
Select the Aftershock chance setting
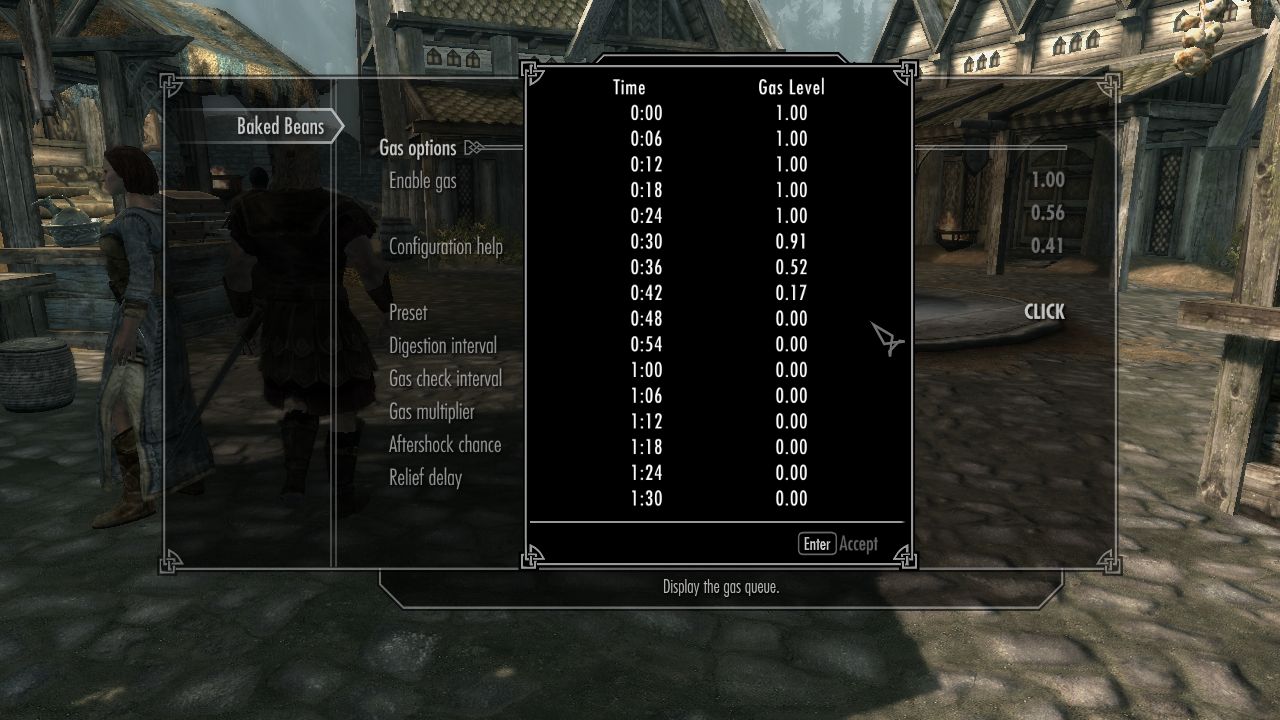point(445,445)
